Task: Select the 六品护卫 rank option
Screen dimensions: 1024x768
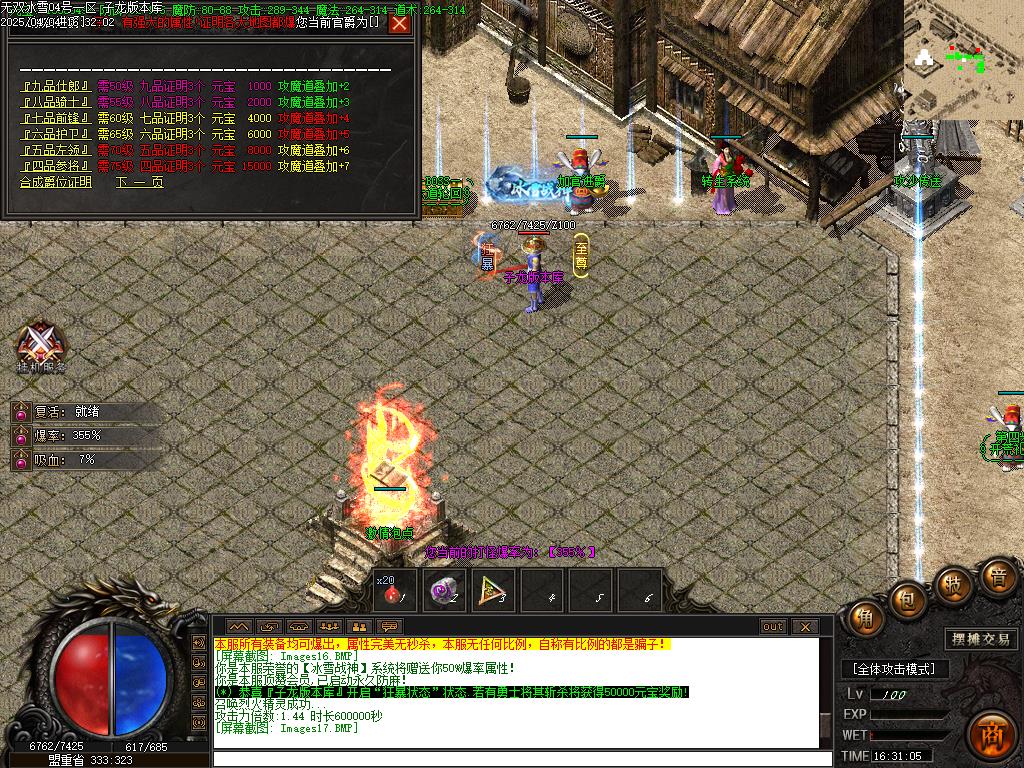Action: (56, 134)
